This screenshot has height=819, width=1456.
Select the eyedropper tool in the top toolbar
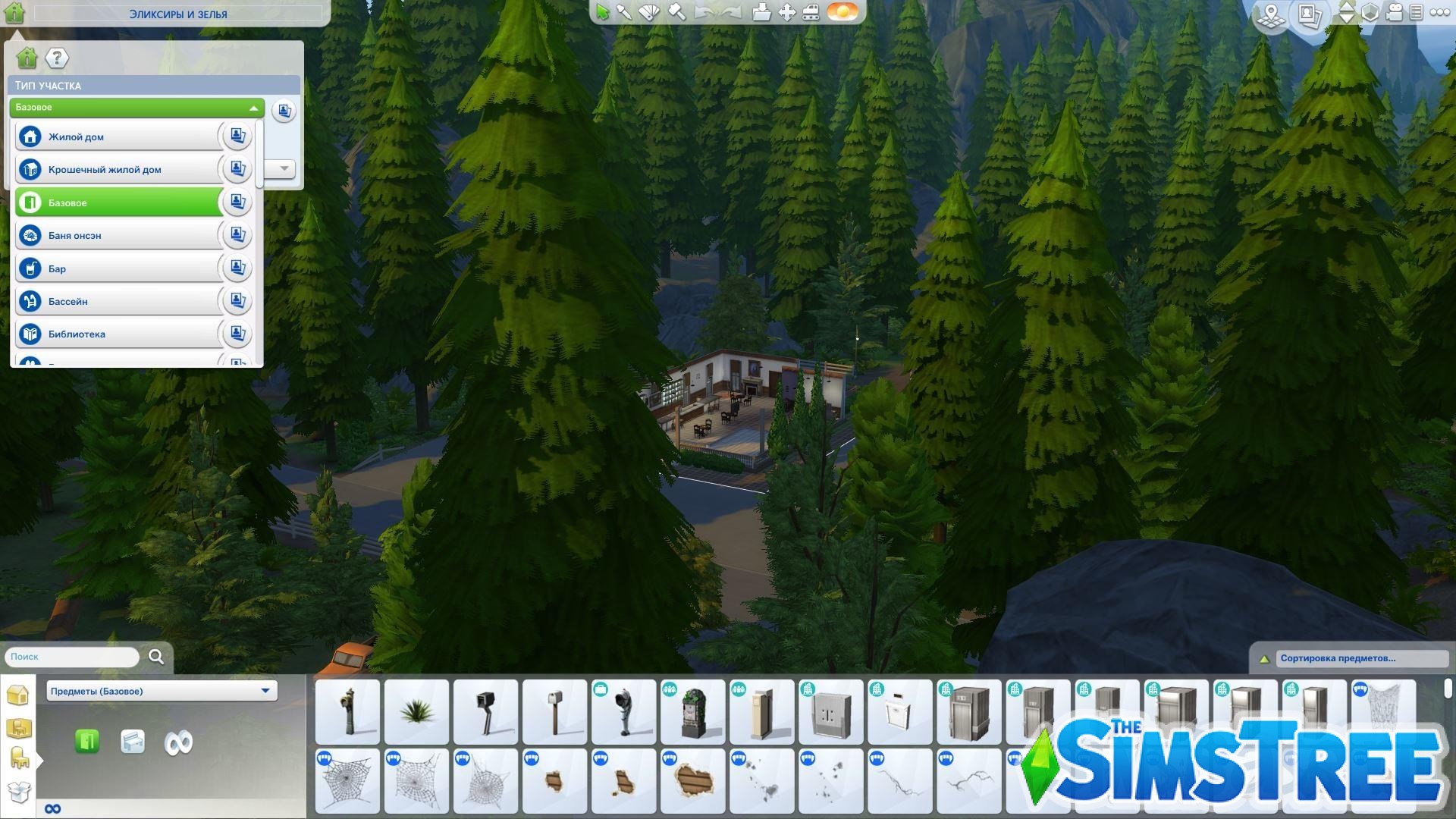point(624,13)
